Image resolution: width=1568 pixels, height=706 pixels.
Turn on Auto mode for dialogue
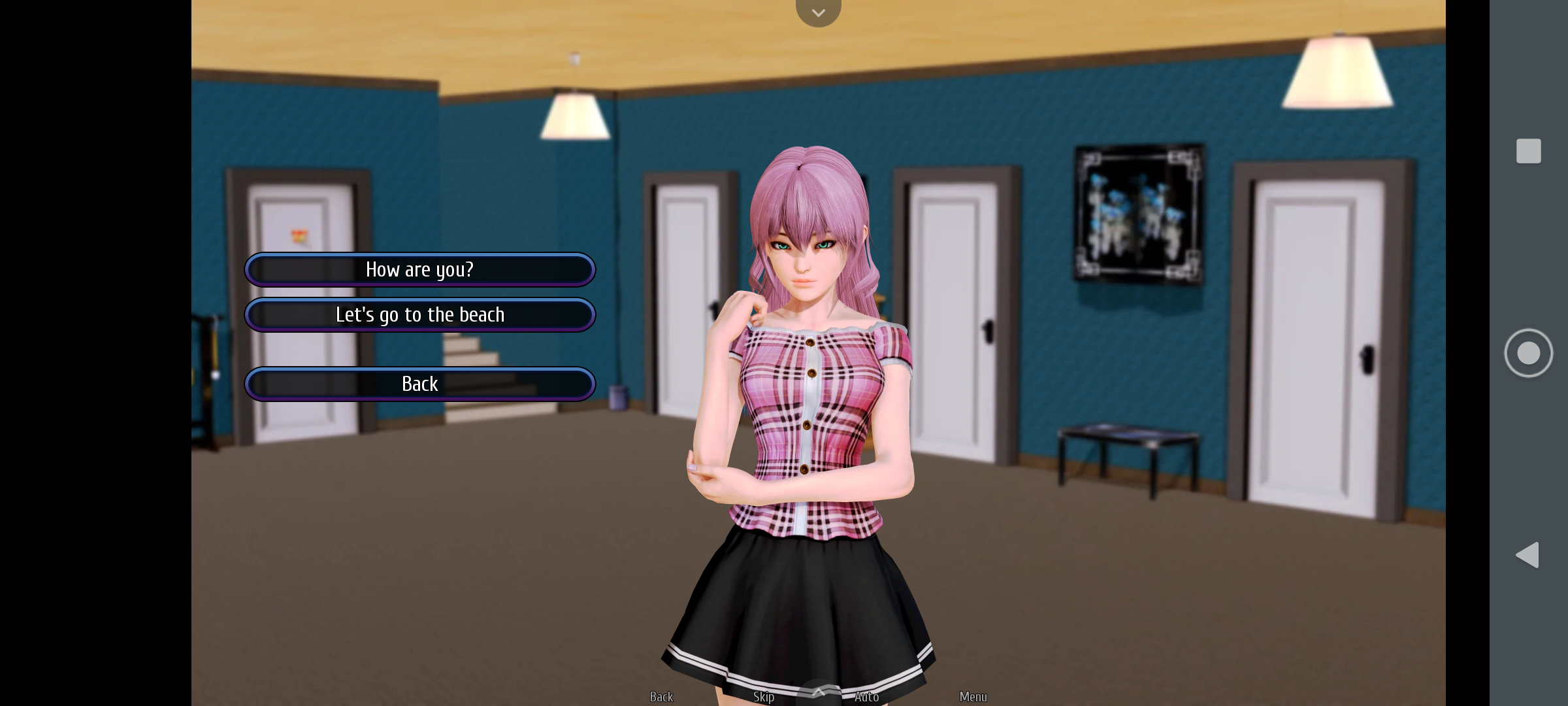(x=866, y=696)
